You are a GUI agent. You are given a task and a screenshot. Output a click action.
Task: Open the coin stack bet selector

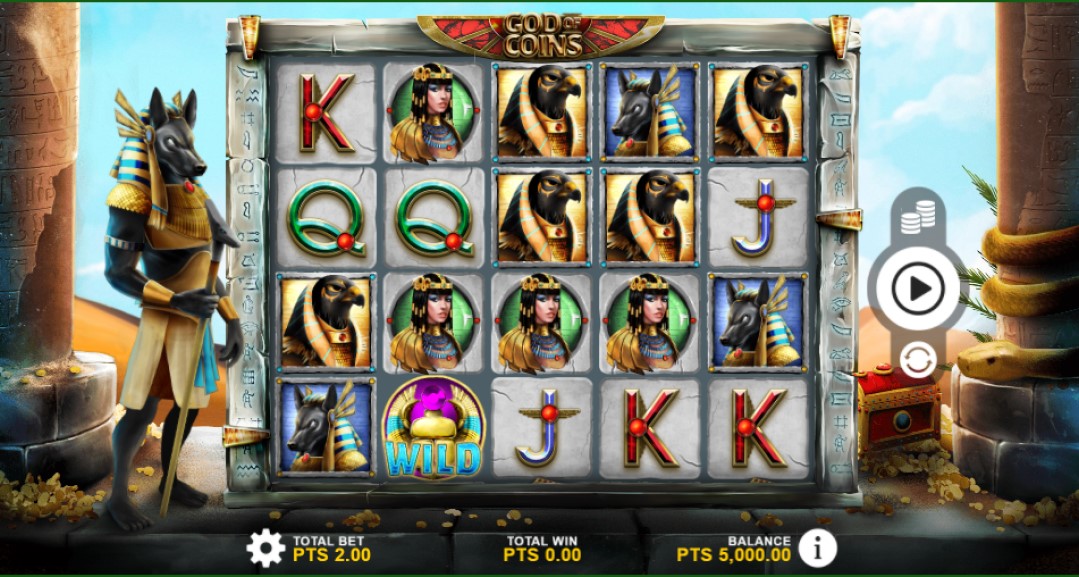(917, 217)
